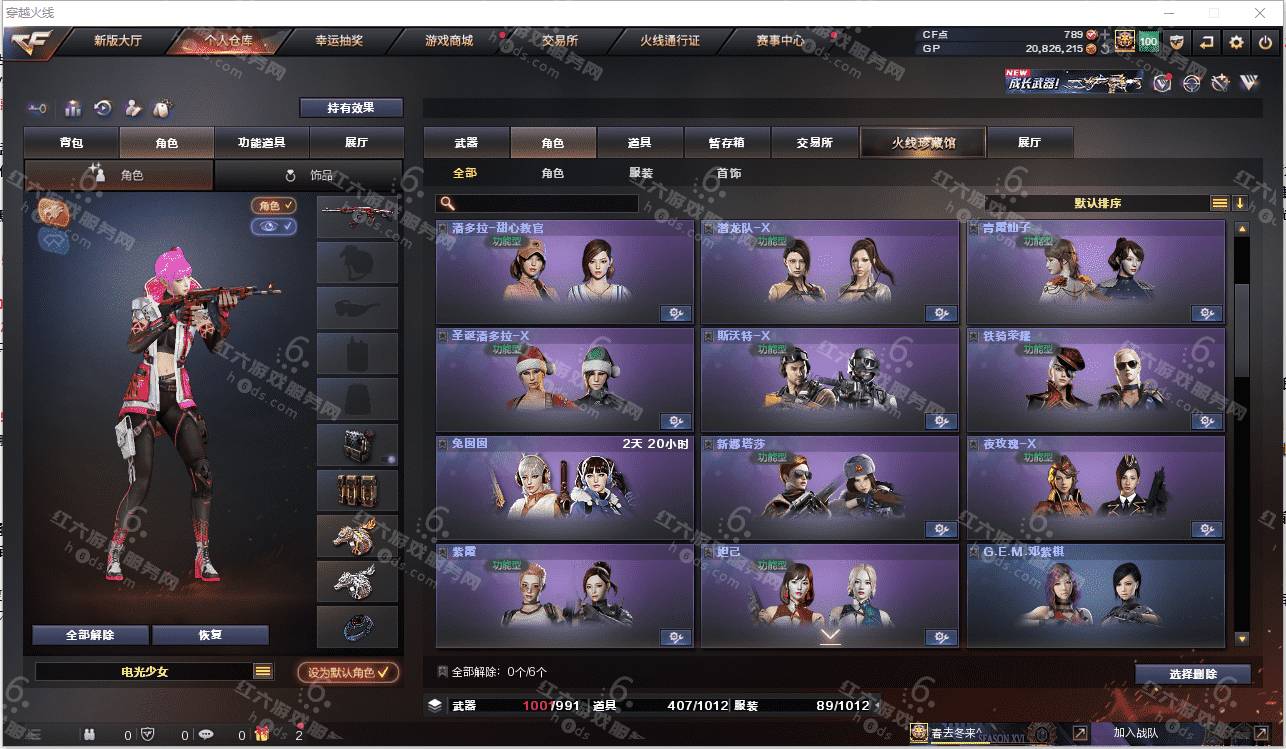The height and width of the screenshot is (749, 1286).
Task: Select the 背包 backpack tab
Action: tap(72, 143)
